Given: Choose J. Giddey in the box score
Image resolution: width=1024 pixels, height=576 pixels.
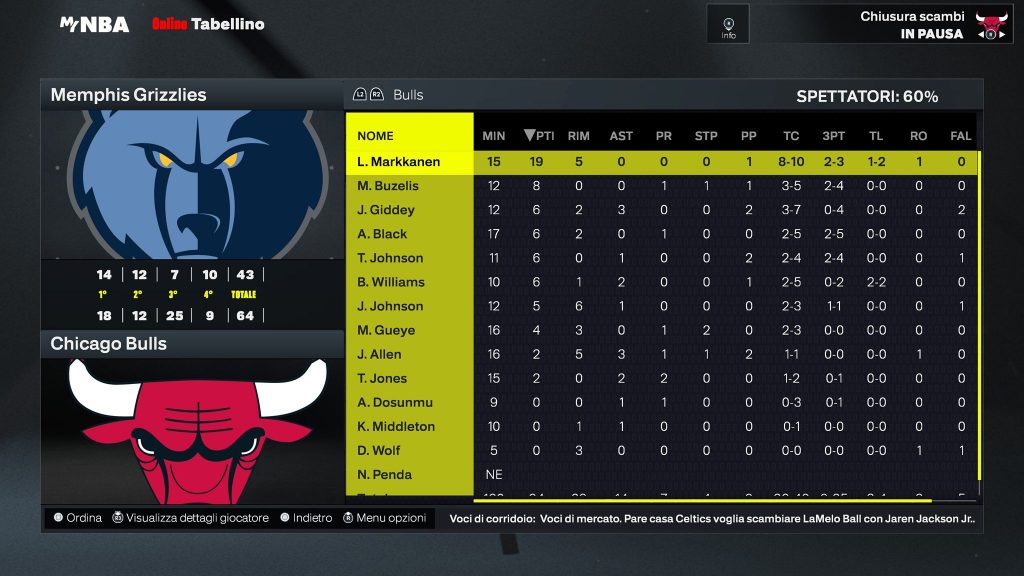Looking at the screenshot, I should tap(386, 210).
